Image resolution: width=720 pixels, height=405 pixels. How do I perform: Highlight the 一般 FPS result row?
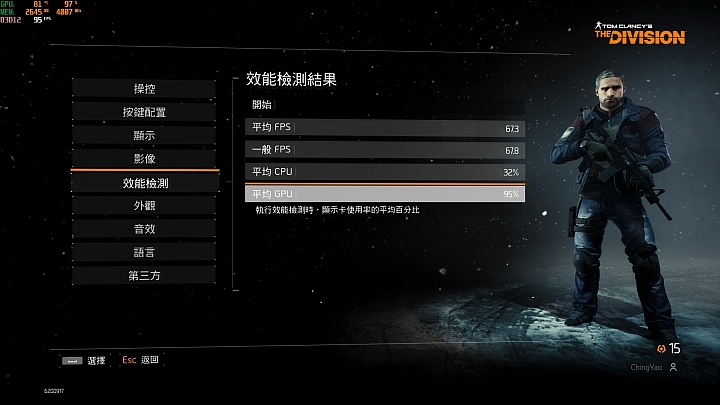(x=384, y=149)
